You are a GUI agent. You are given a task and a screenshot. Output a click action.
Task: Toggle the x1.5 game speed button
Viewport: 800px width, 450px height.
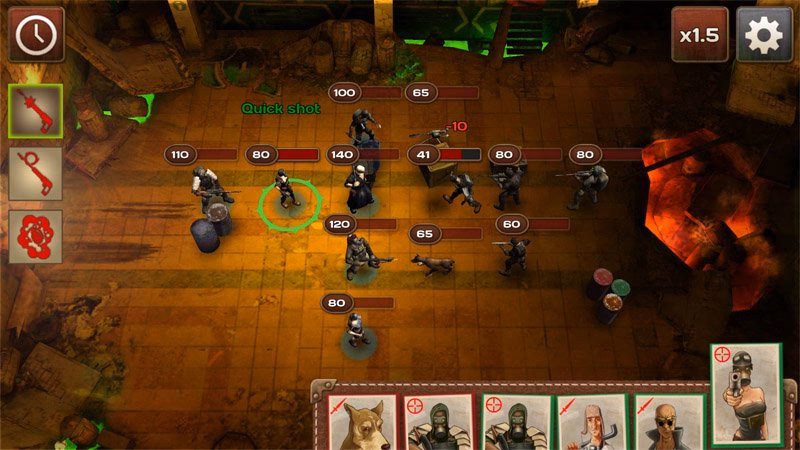pos(700,35)
